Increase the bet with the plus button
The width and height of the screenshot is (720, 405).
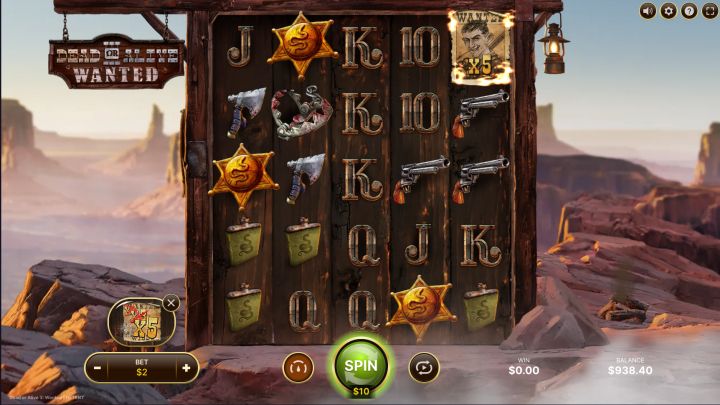coord(185,368)
